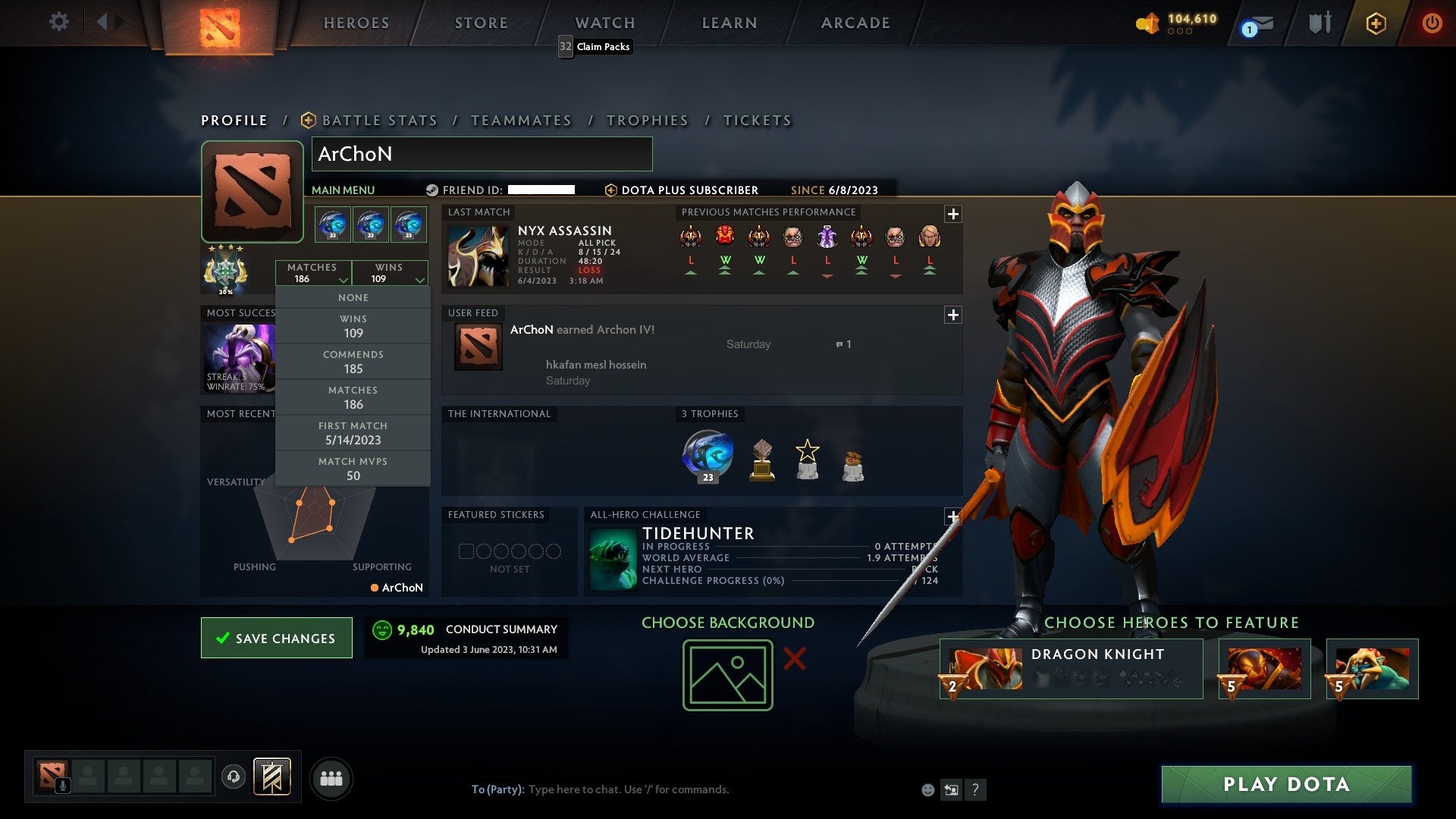
Task: Click the power/exit icon top right
Action: 1432,22
